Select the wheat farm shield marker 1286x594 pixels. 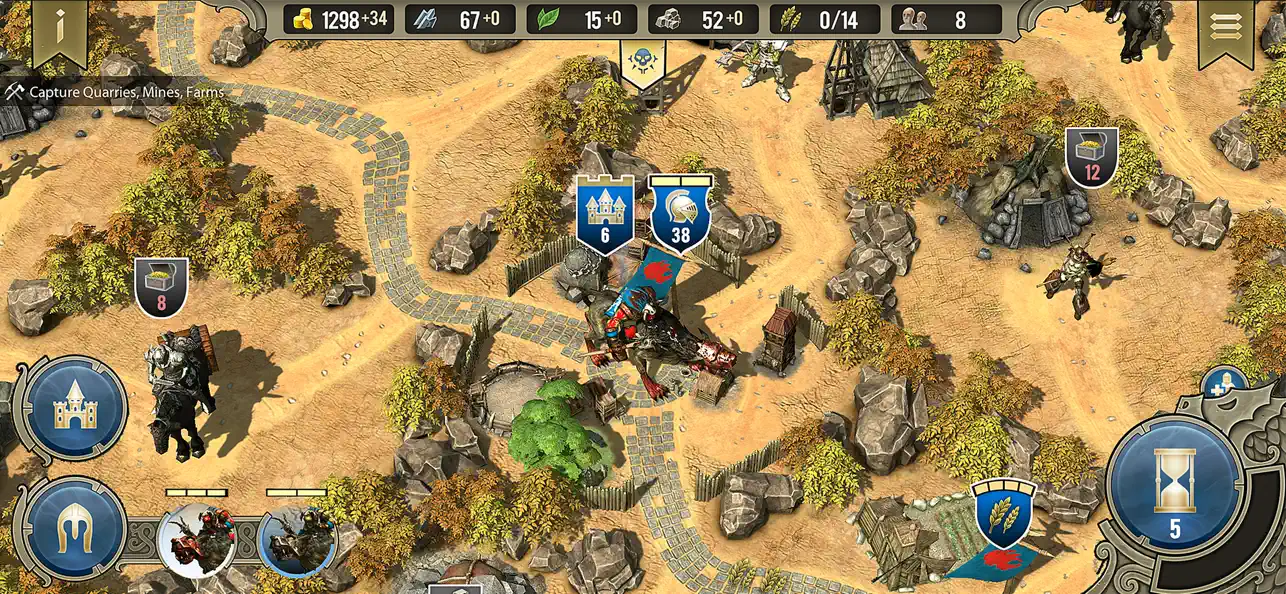click(1004, 512)
